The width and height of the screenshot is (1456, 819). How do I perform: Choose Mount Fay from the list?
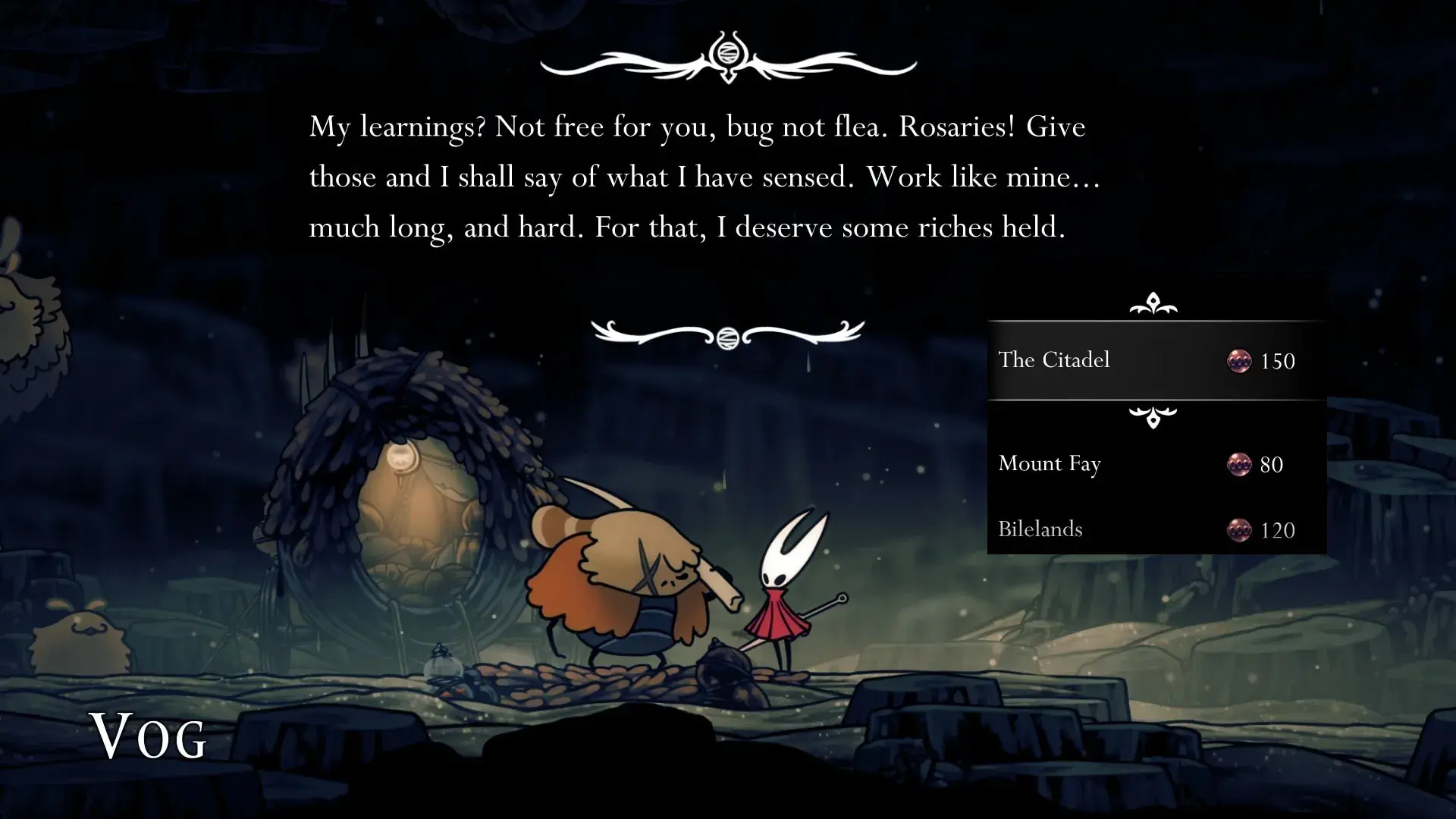coord(1050,464)
